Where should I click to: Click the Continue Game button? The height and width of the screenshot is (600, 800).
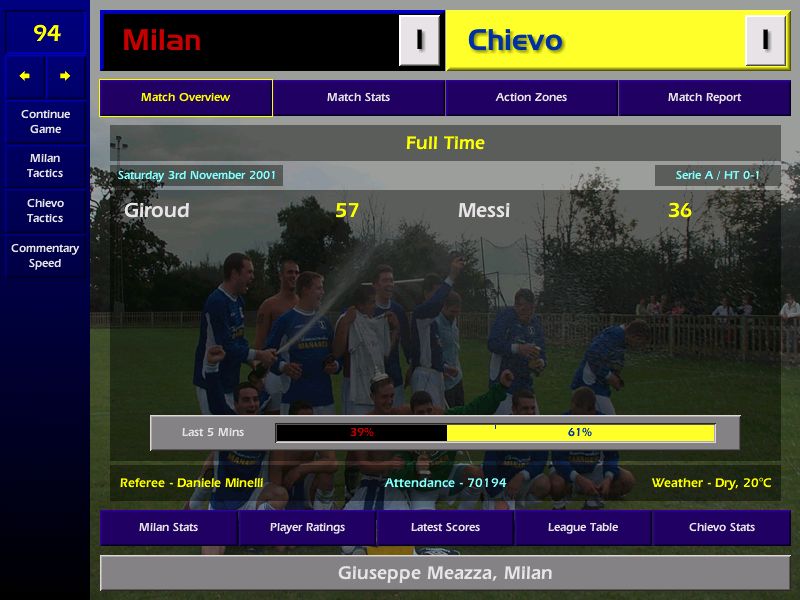pyautogui.click(x=45, y=121)
